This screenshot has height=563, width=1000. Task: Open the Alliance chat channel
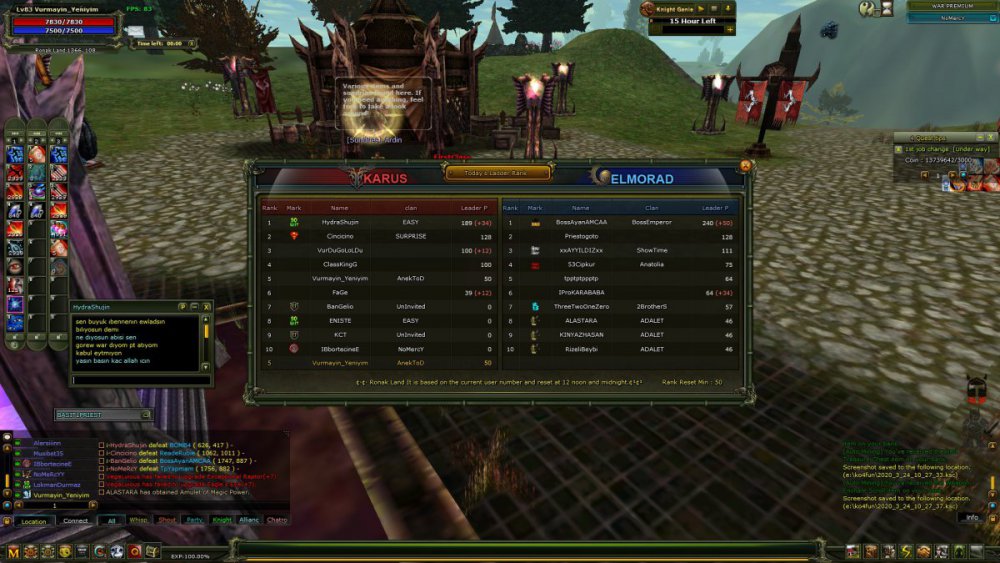click(x=249, y=521)
